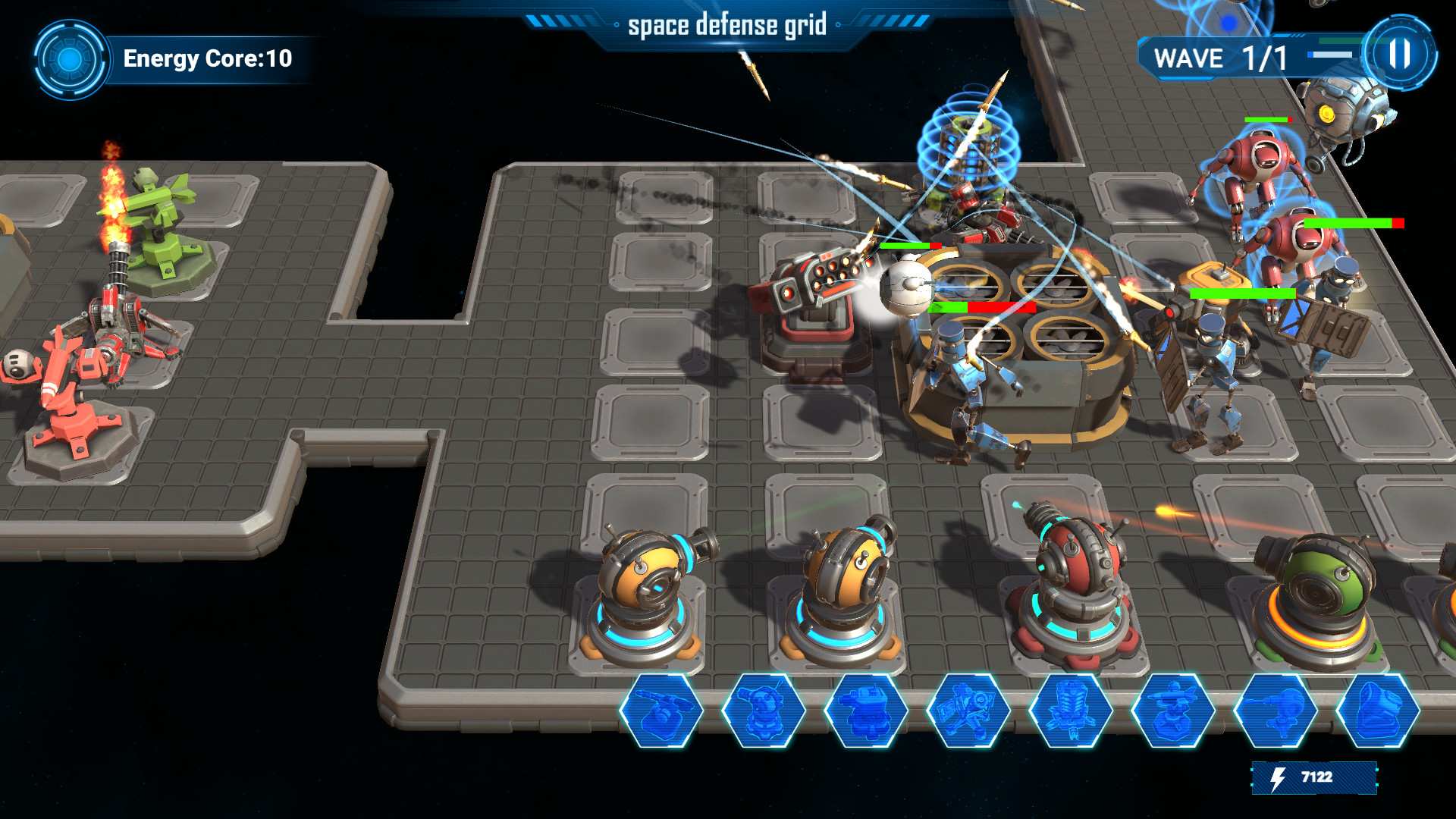The image size is (1456, 819).
Task: Click the WAVE 1/1 indicator
Action: pyautogui.click(x=1217, y=57)
